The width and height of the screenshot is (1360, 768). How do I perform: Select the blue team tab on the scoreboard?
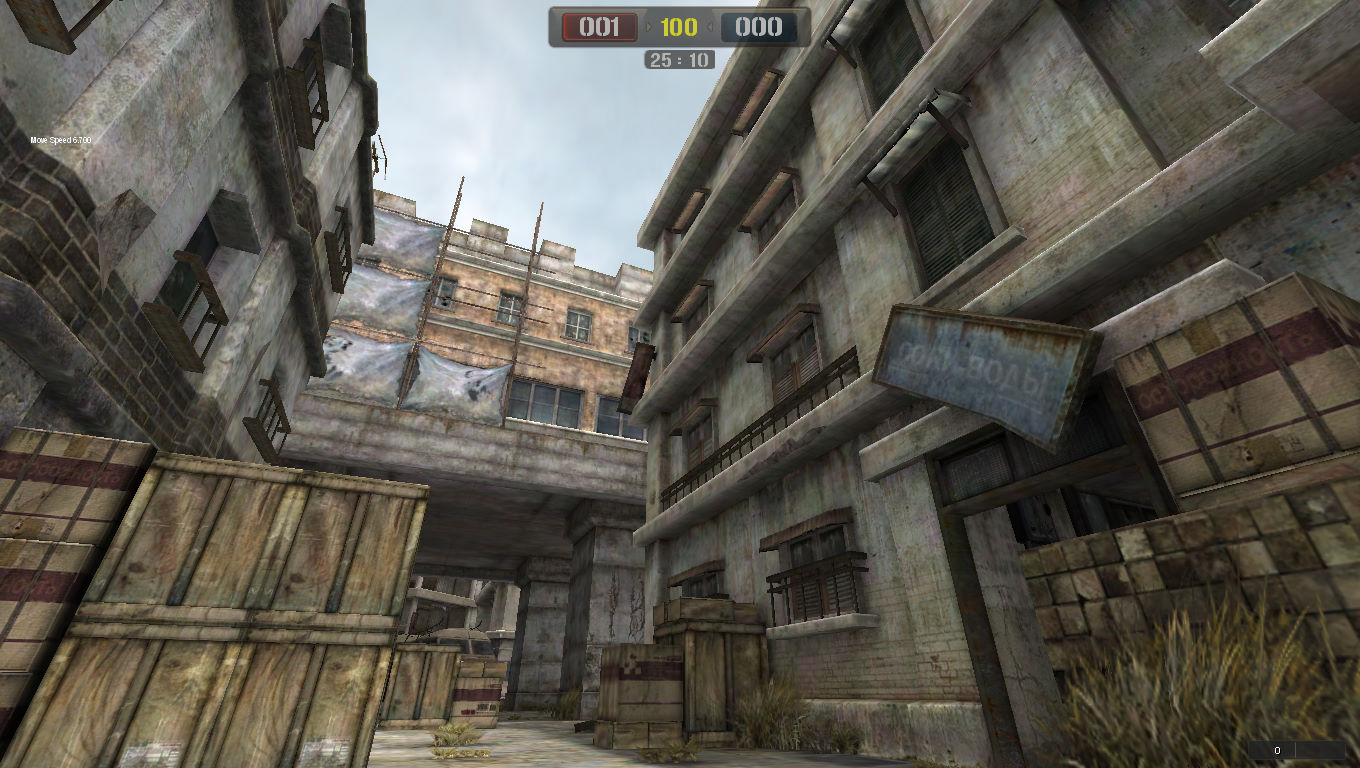pyautogui.click(x=758, y=28)
